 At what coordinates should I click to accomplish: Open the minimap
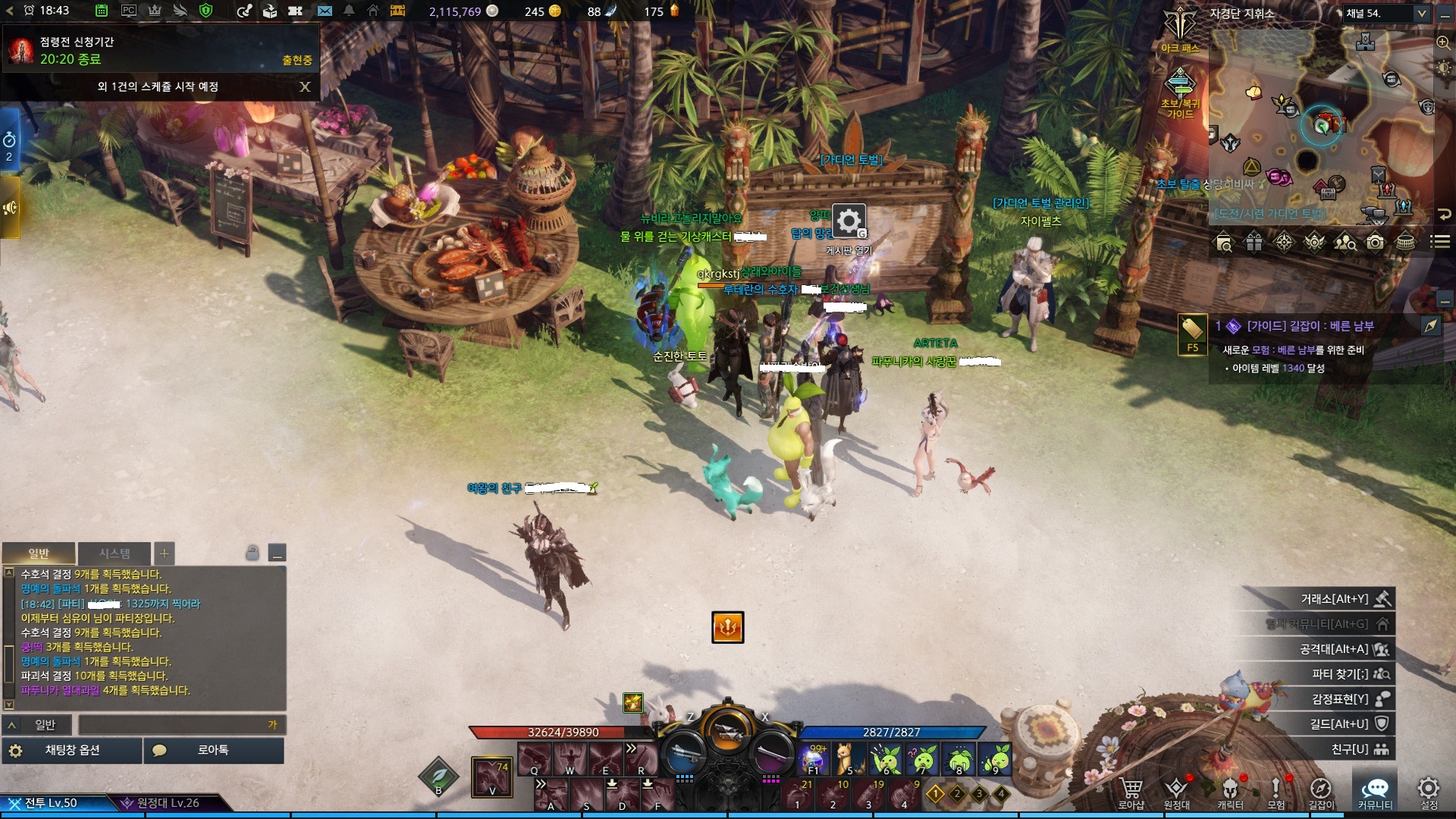pos(1321,125)
